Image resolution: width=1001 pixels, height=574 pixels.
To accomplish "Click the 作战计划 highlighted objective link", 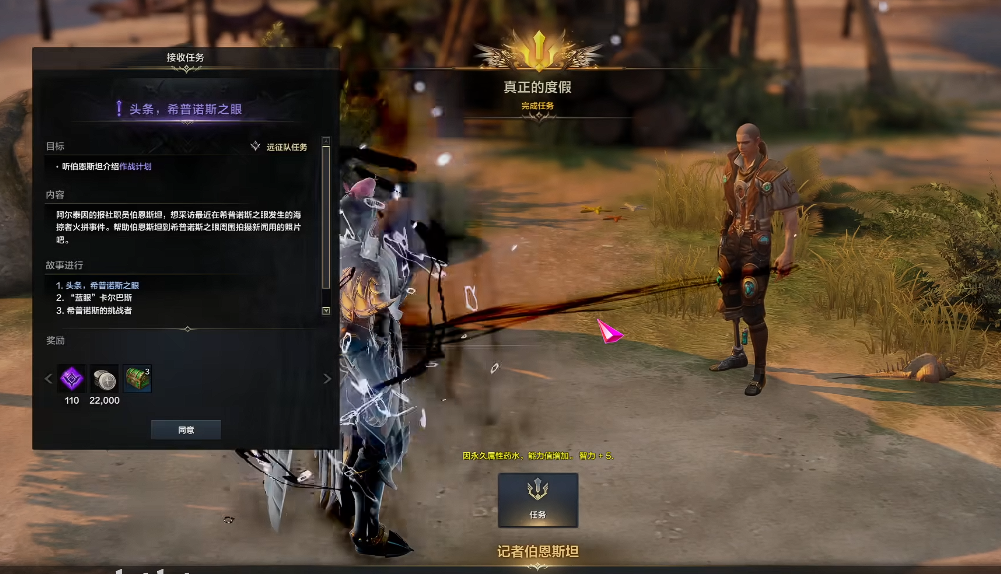I will coord(136,166).
